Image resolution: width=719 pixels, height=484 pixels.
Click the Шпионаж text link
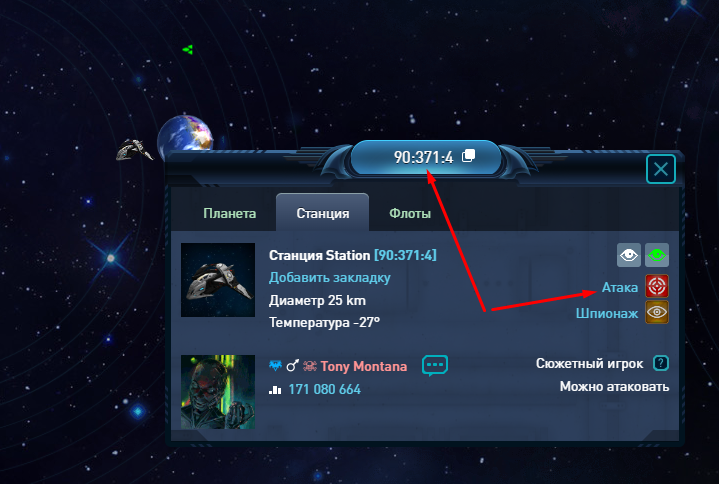[x=607, y=313]
